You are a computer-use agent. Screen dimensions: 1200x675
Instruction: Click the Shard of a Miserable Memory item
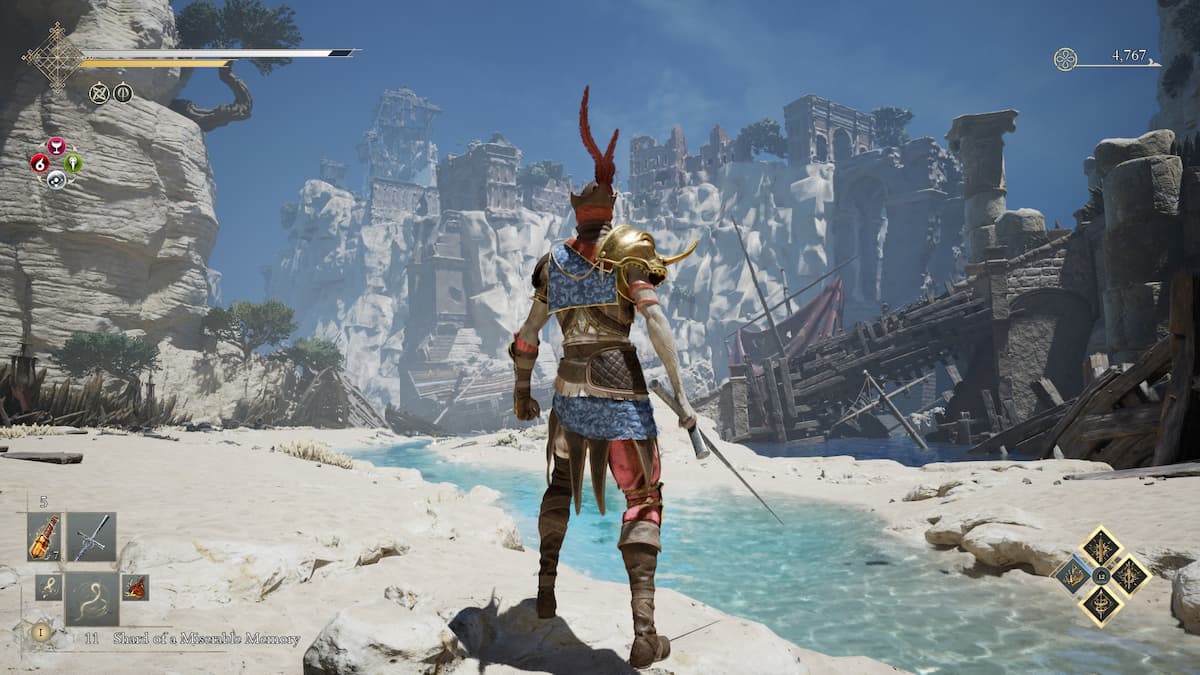(x=205, y=639)
